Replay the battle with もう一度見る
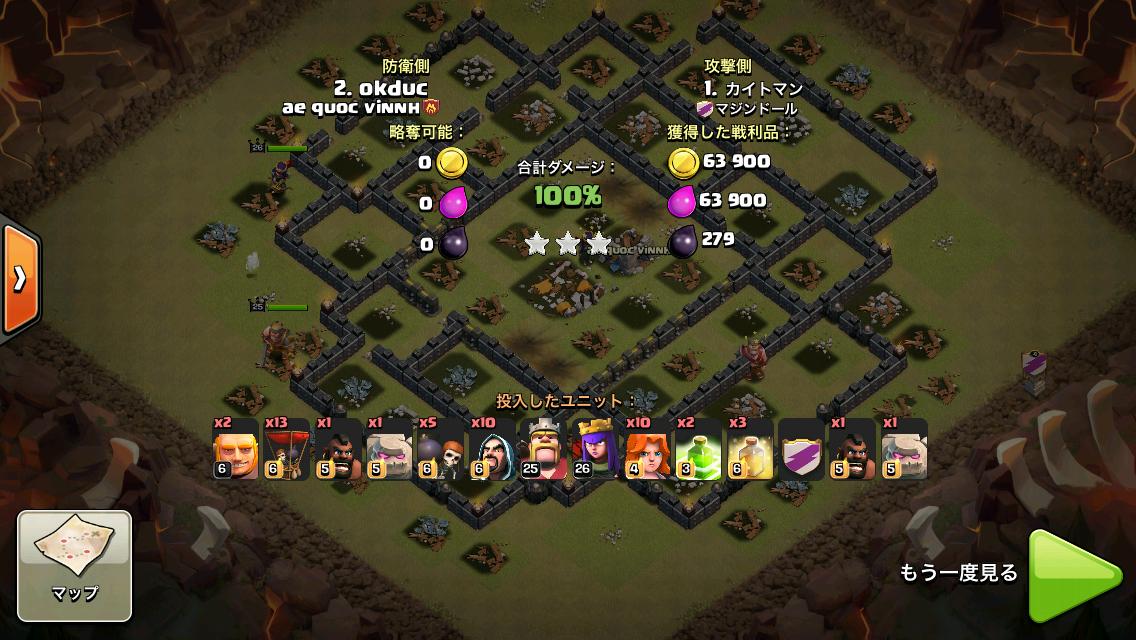1136x640 pixels. click(1075, 573)
